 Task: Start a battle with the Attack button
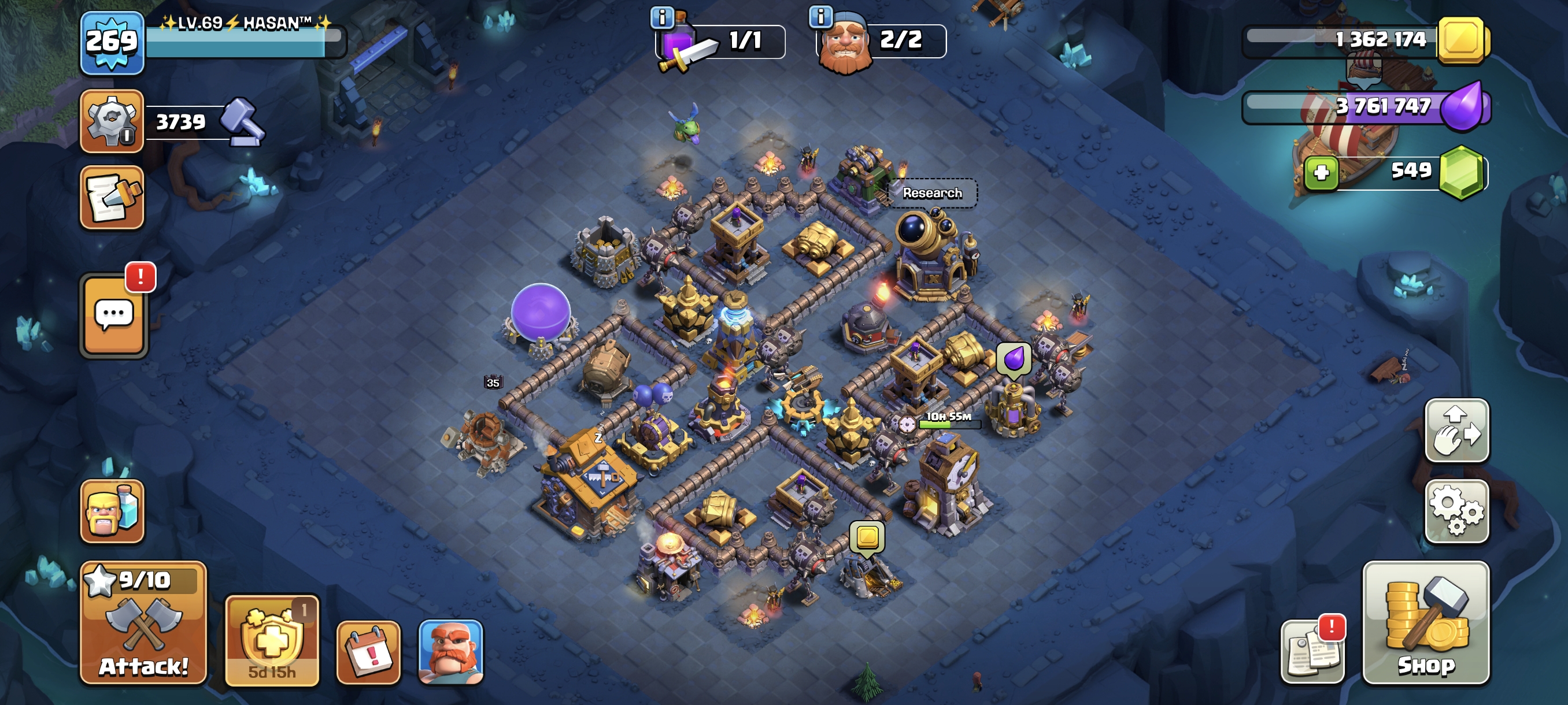[x=143, y=622]
